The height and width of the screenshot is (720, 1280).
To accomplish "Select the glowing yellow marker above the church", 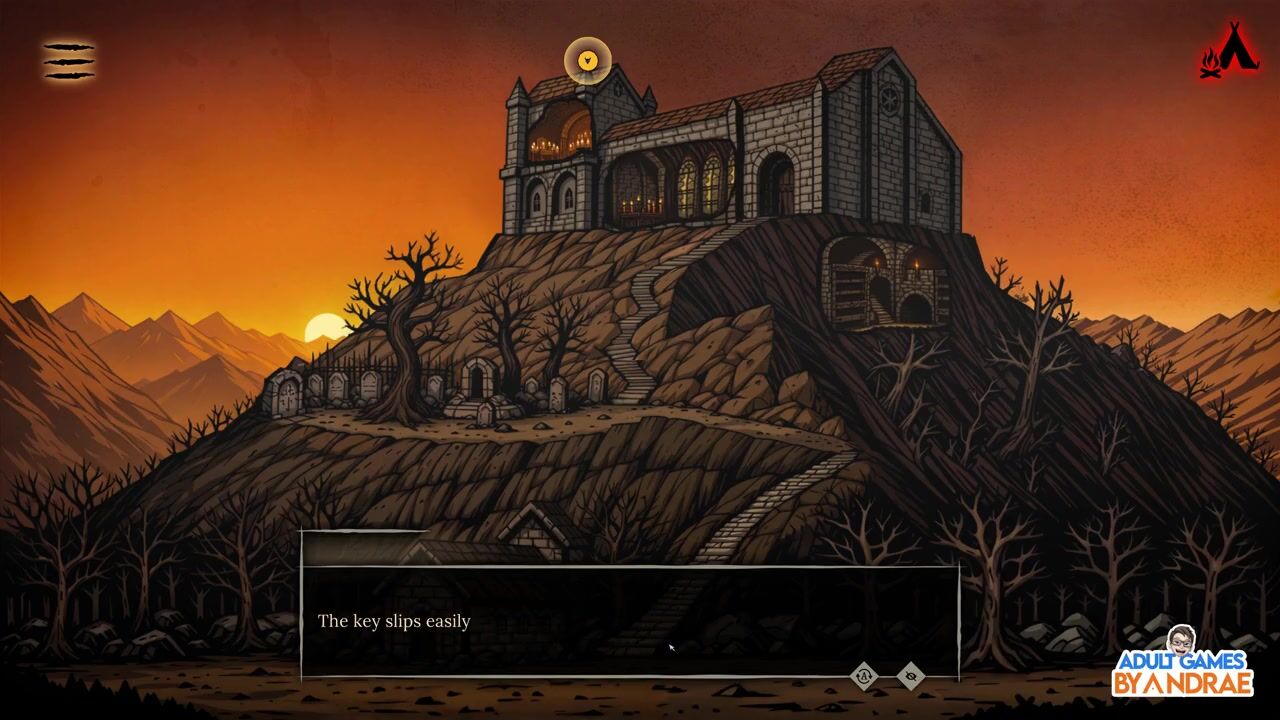I will [x=587, y=61].
